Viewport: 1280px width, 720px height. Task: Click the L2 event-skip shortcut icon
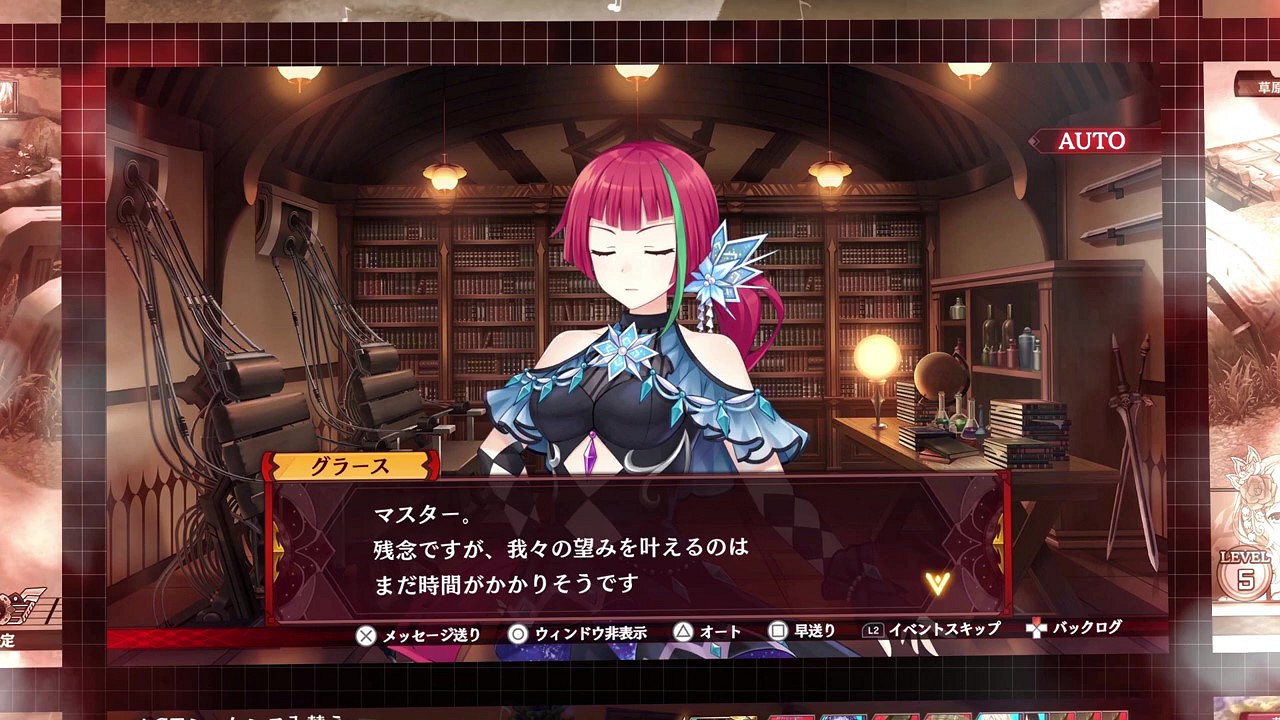coord(873,631)
